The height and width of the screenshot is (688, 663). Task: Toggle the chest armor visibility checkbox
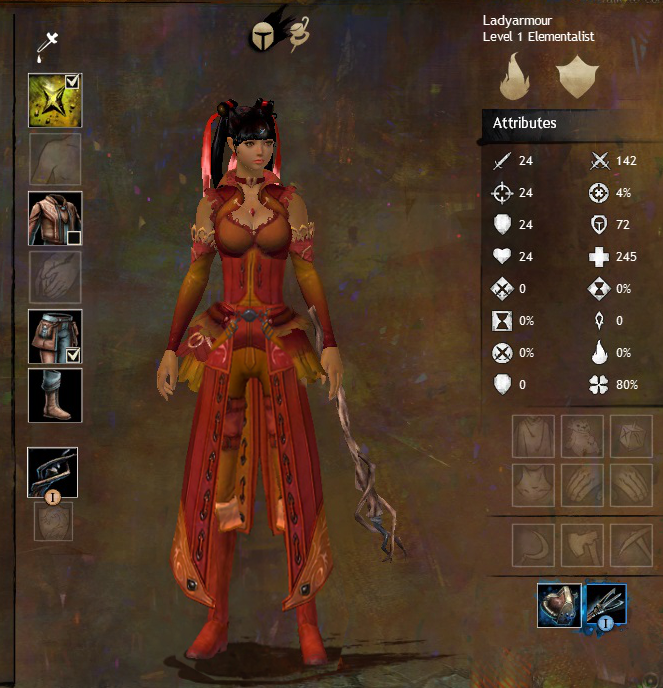(73, 236)
